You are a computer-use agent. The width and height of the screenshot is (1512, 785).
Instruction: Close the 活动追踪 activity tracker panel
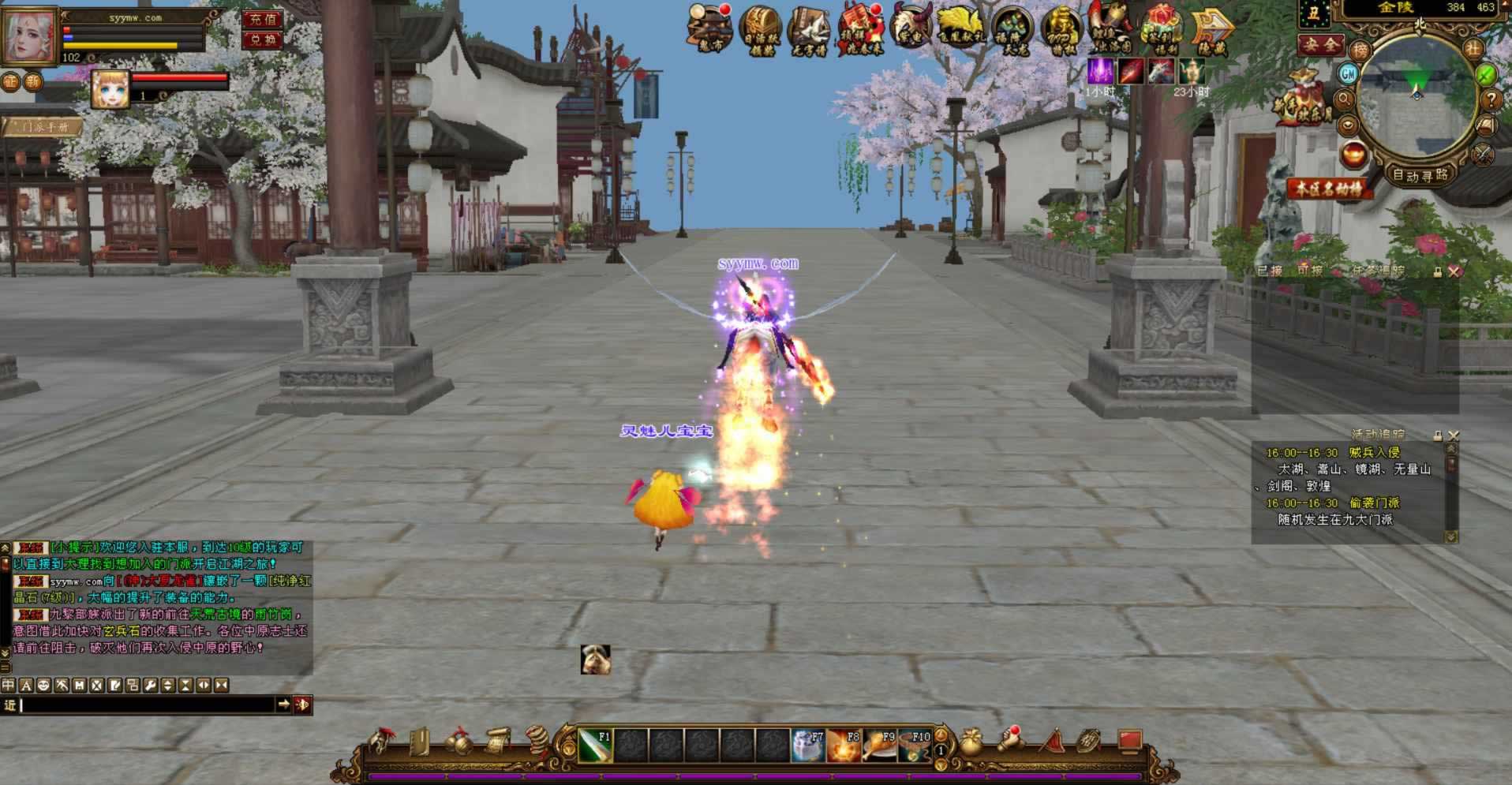click(1454, 435)
